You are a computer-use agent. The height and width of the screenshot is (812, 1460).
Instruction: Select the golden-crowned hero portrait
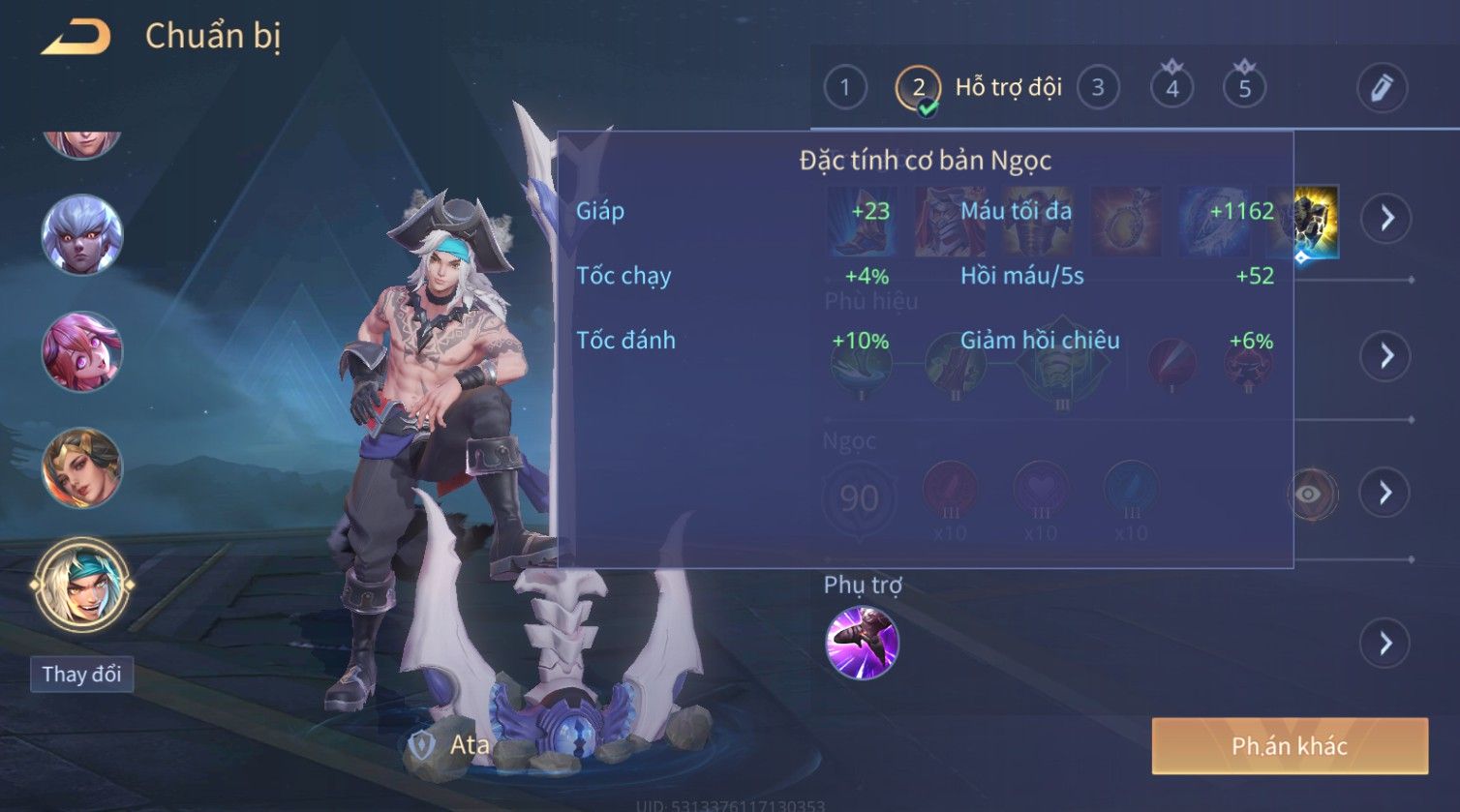[82, 468]
